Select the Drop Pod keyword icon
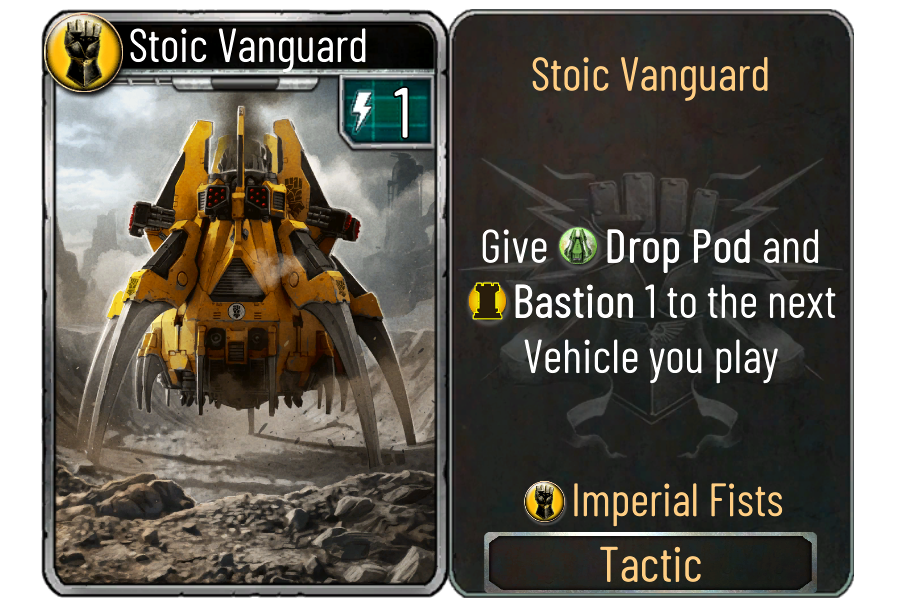900x600 pixels. 579,249
